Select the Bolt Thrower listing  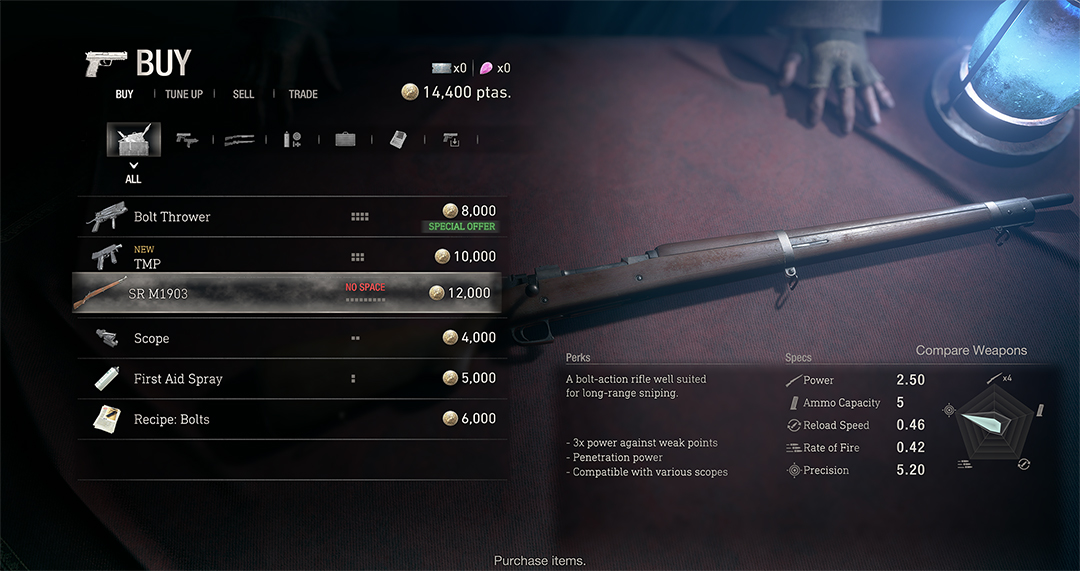(292, 216)
